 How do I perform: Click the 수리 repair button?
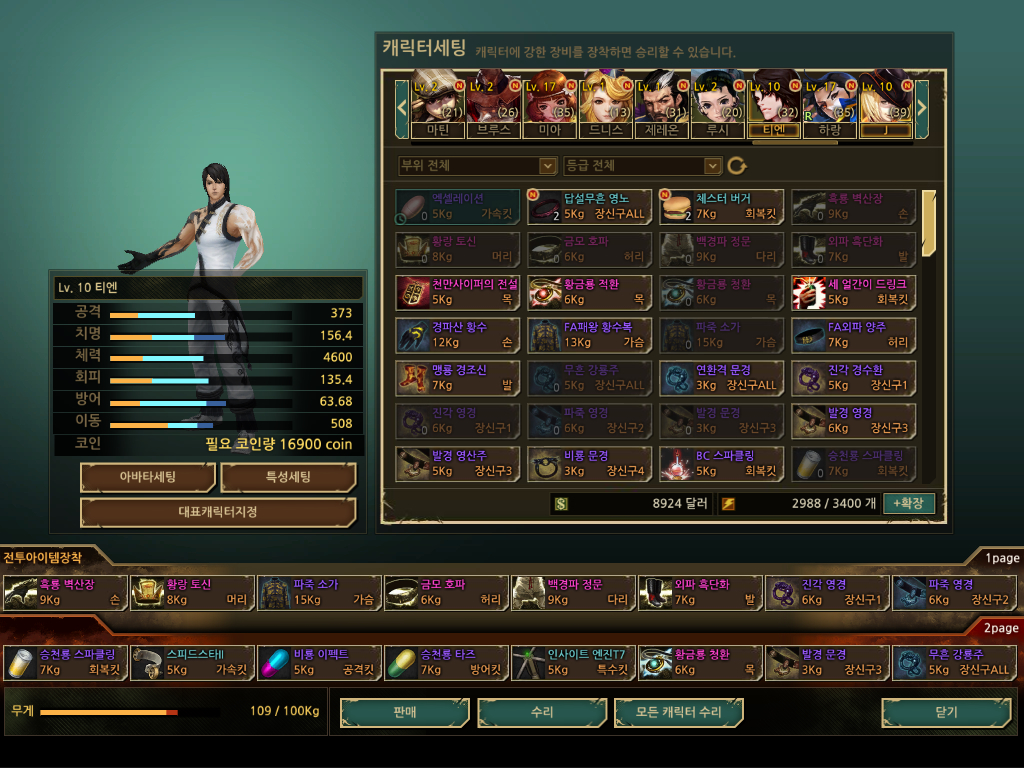point(542,712)
